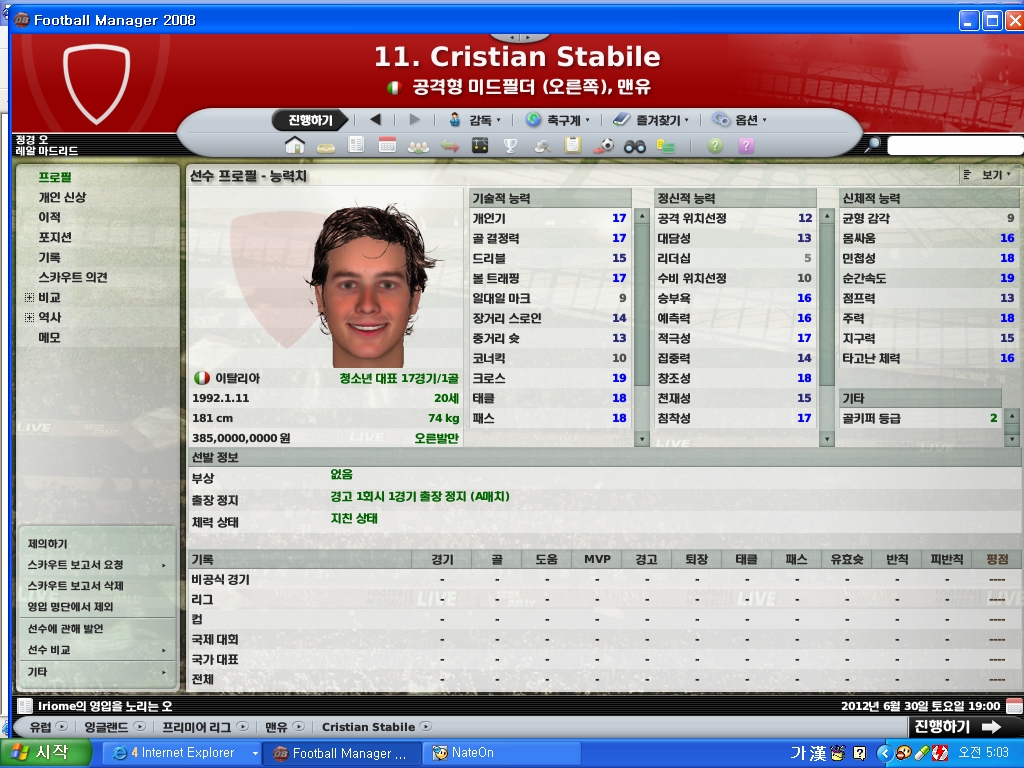Click the trophy icon in the toolbar
Screen dimensions: 1024x768
pyautogui.click(x=510, y=146)
